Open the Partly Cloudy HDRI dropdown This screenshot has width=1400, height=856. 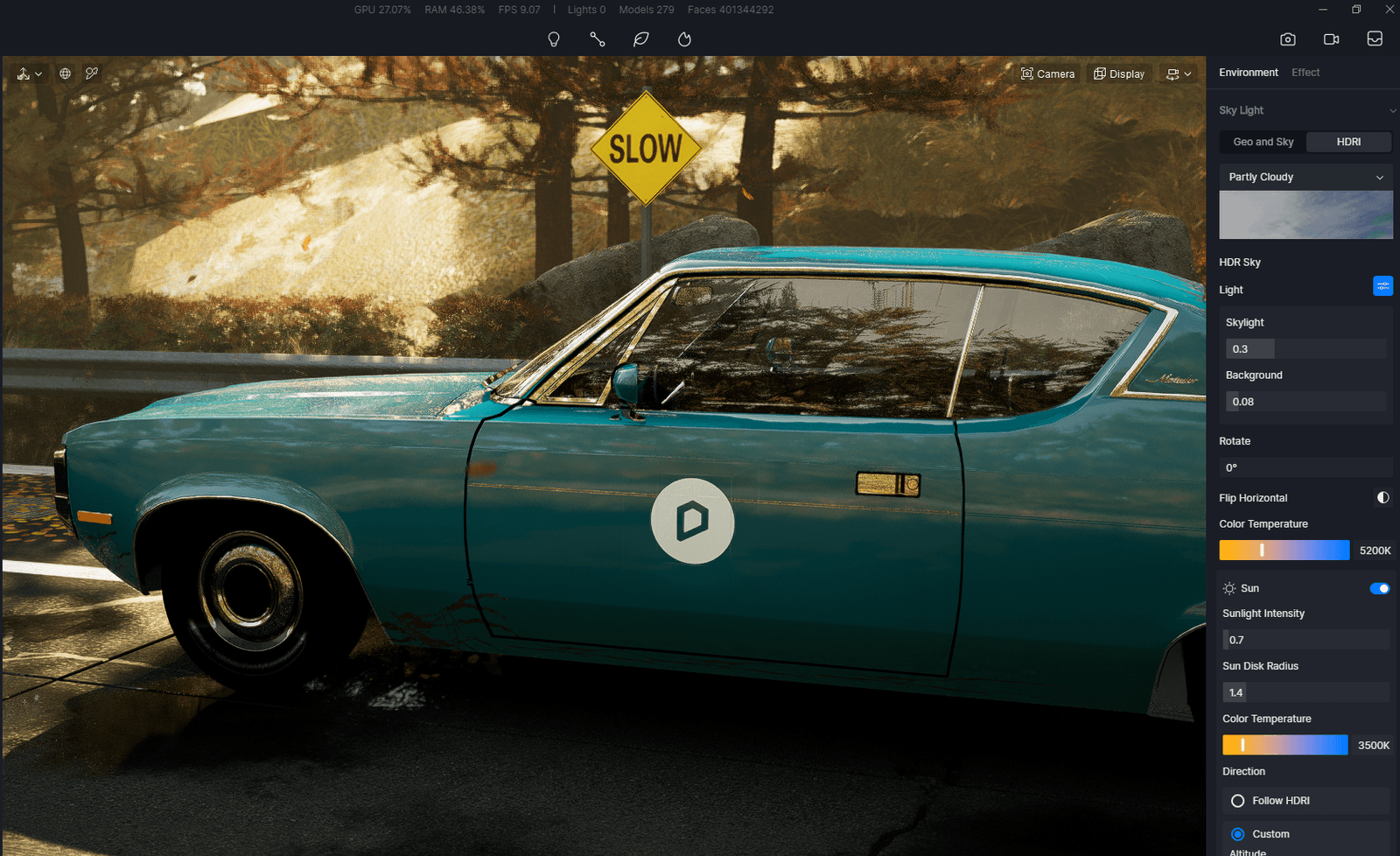click(x=1305, y=177)
